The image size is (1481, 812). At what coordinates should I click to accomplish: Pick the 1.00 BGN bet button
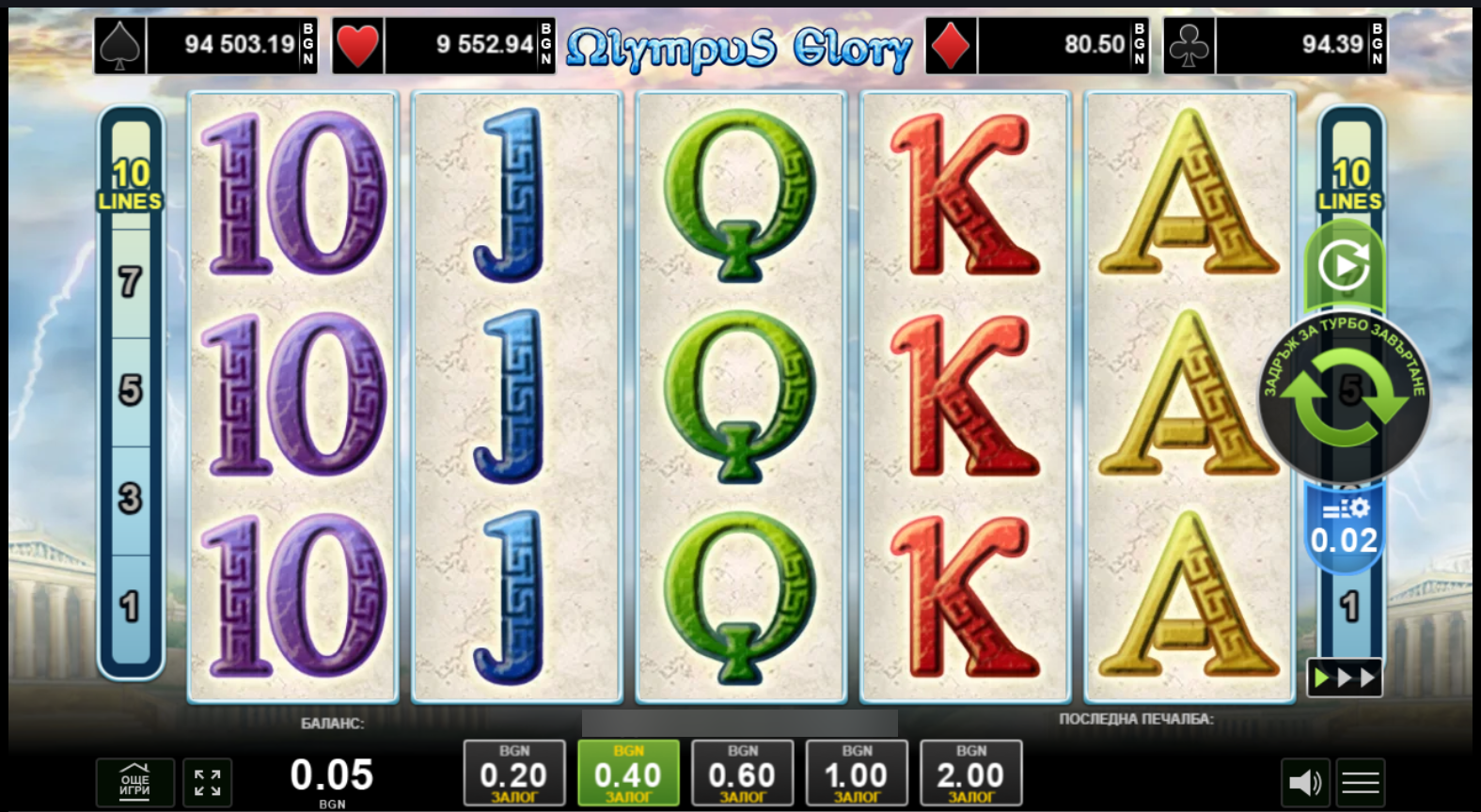[x=857, y=773]
